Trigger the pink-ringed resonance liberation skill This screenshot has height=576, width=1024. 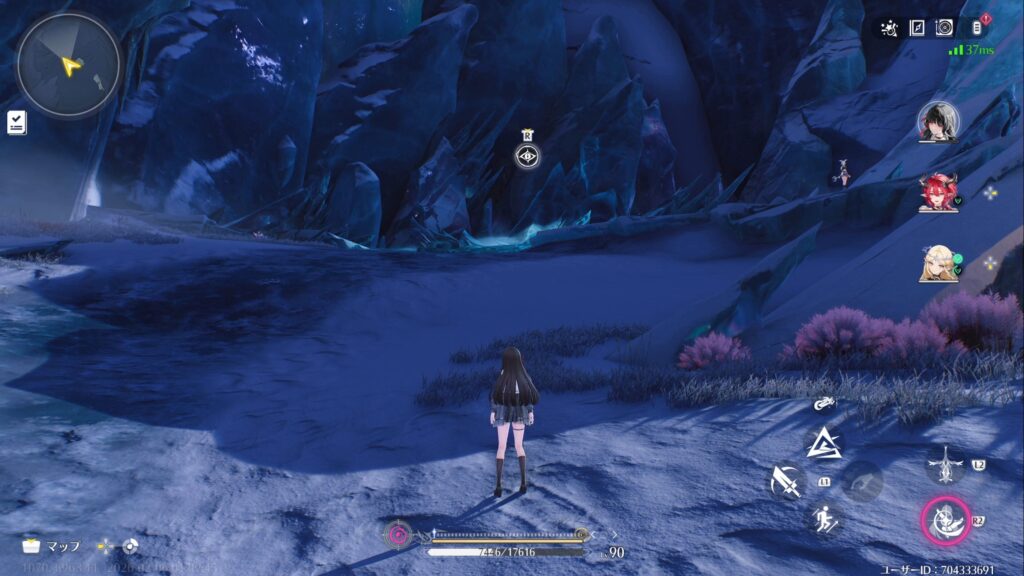944,518
